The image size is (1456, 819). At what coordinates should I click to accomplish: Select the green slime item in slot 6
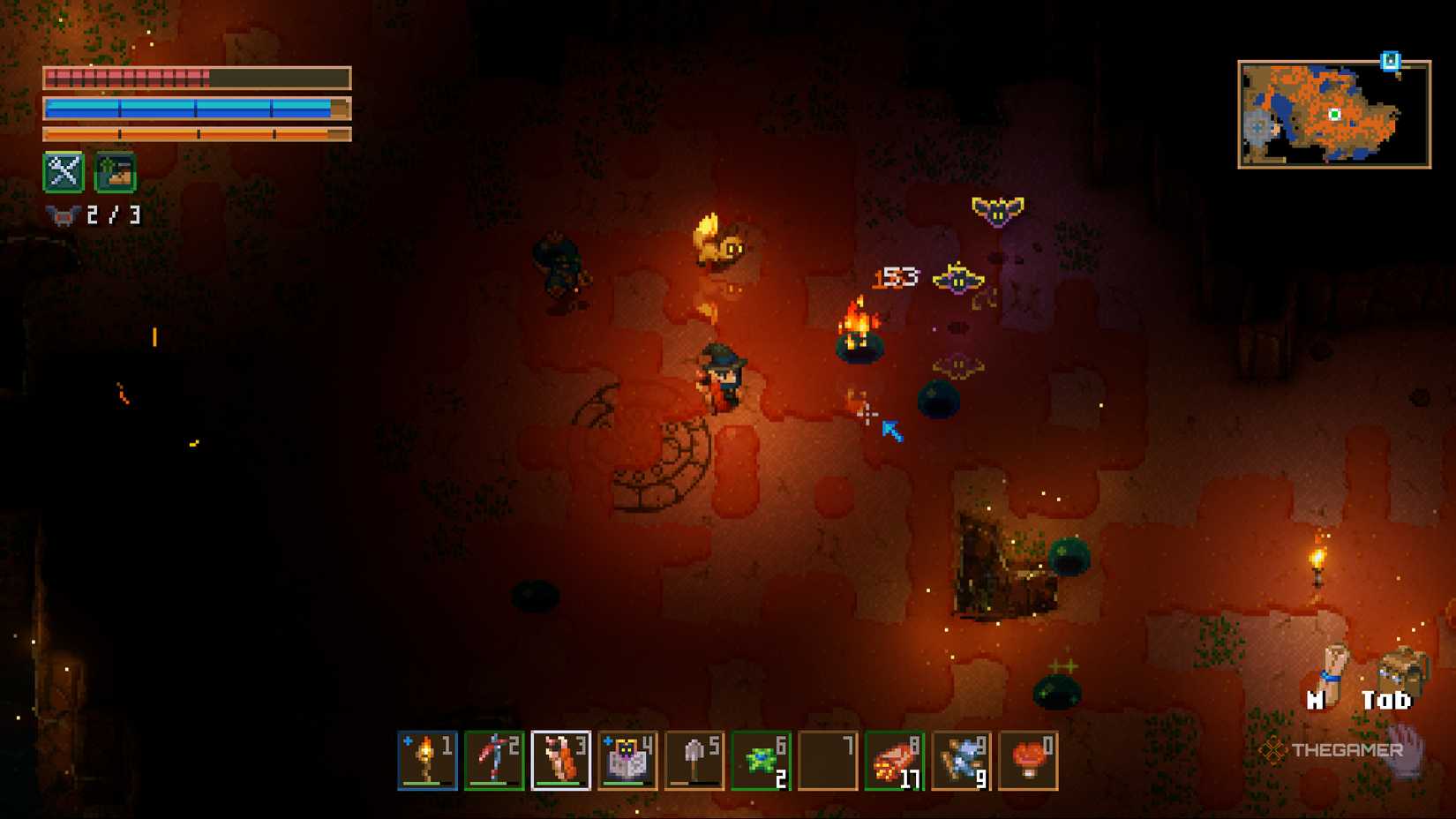coord(761,761)
